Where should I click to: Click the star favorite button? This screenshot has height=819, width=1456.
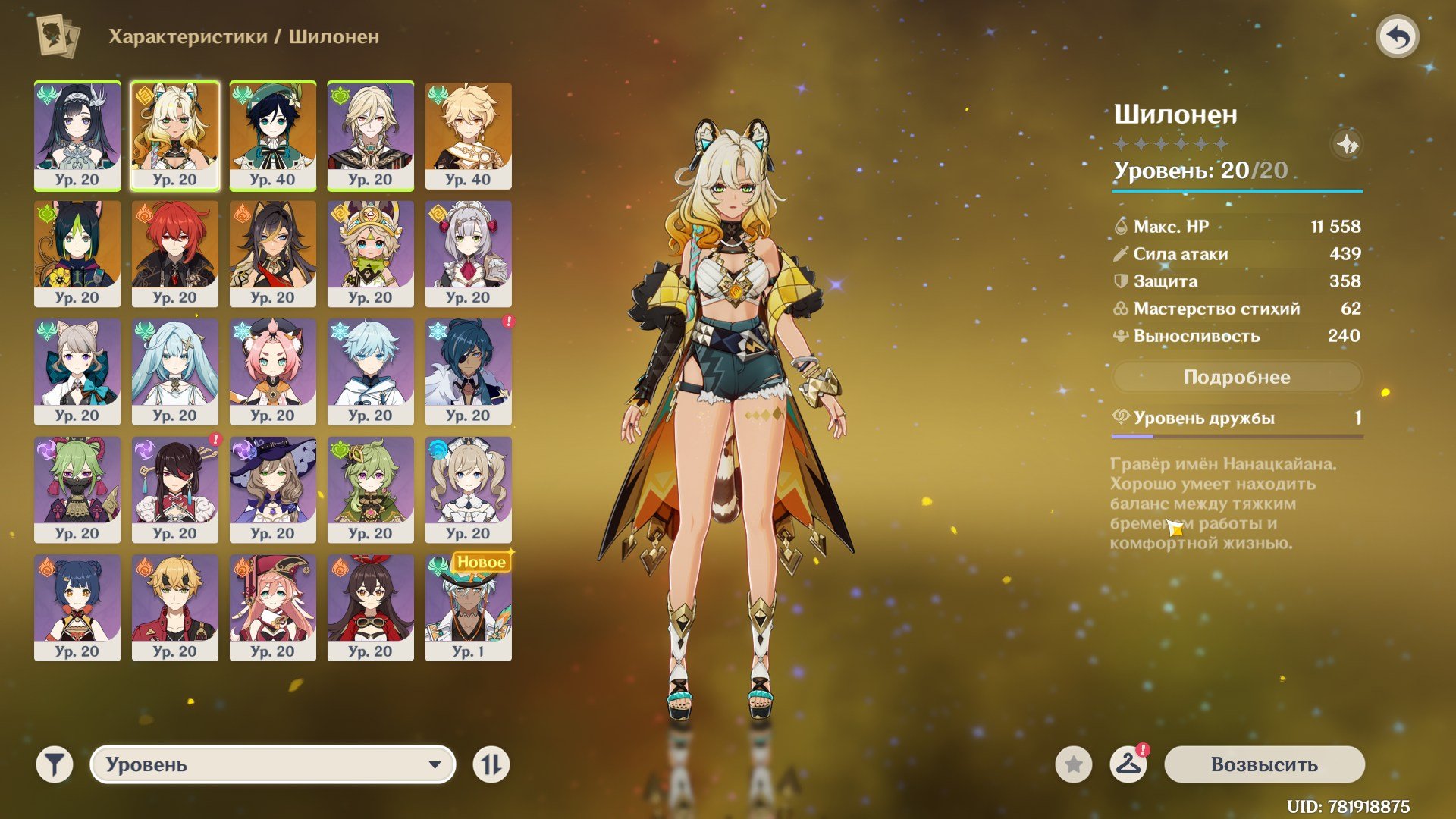click(x=1073, y=764)
